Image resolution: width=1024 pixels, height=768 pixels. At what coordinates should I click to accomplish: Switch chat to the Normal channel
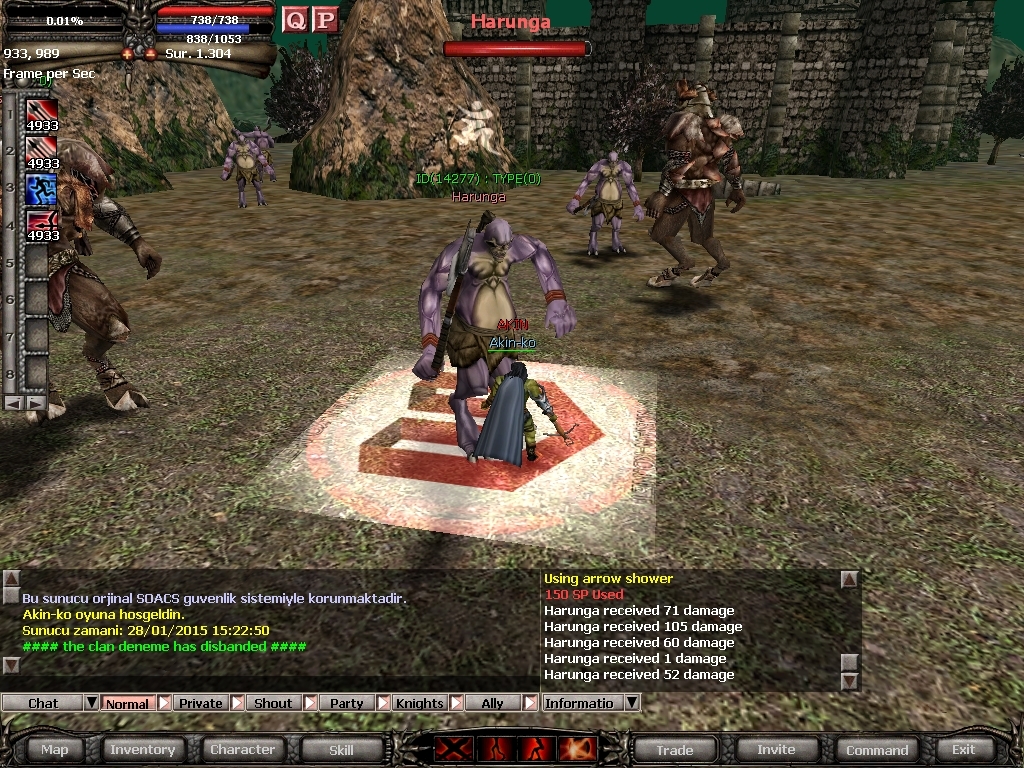[127, 703]
